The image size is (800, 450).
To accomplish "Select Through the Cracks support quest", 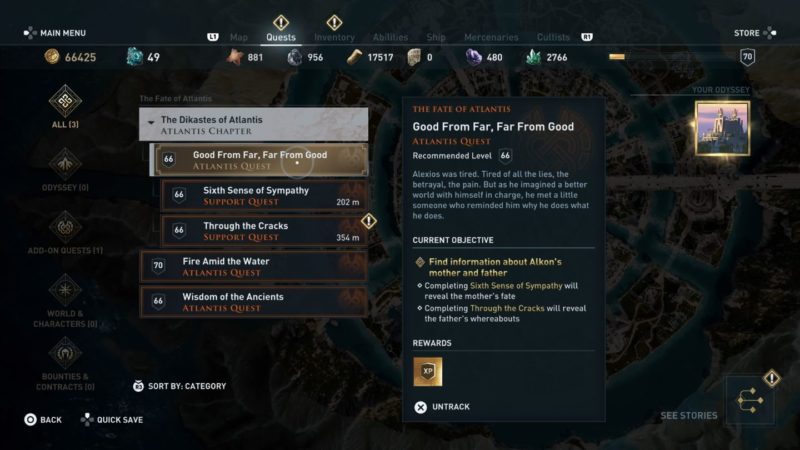I will point(263,231).
